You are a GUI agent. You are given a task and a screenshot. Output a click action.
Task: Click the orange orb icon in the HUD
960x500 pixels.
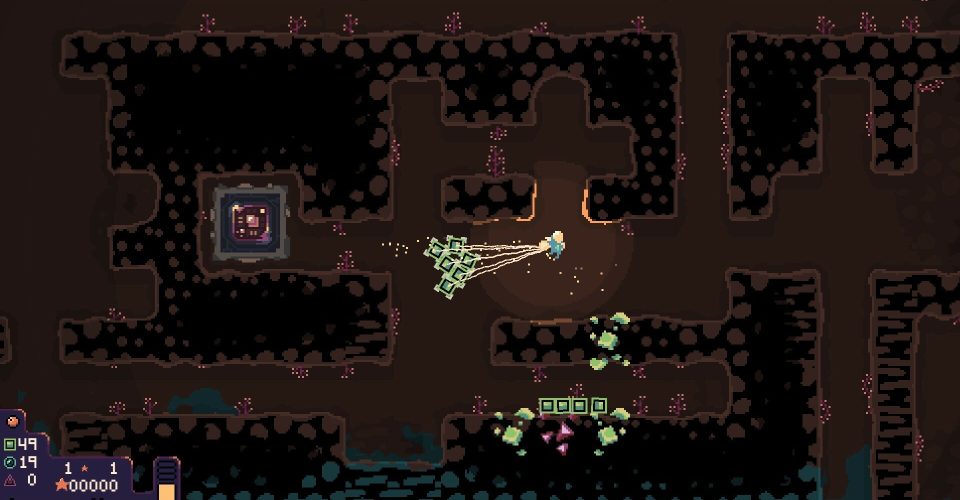pyautogui.click(x=13, y=422)
